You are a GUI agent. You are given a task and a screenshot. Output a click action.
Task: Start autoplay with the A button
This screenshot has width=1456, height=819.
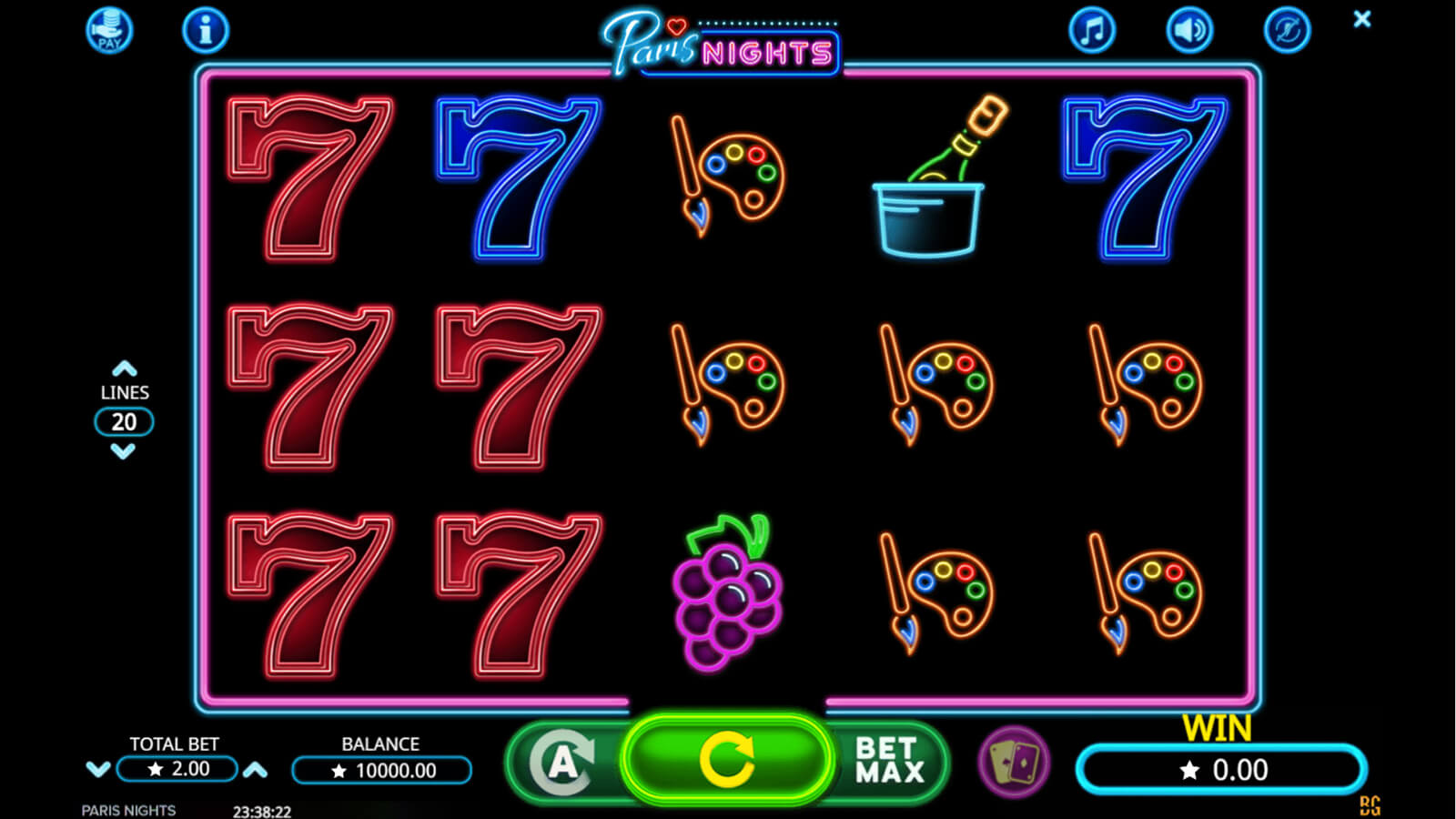563,763
